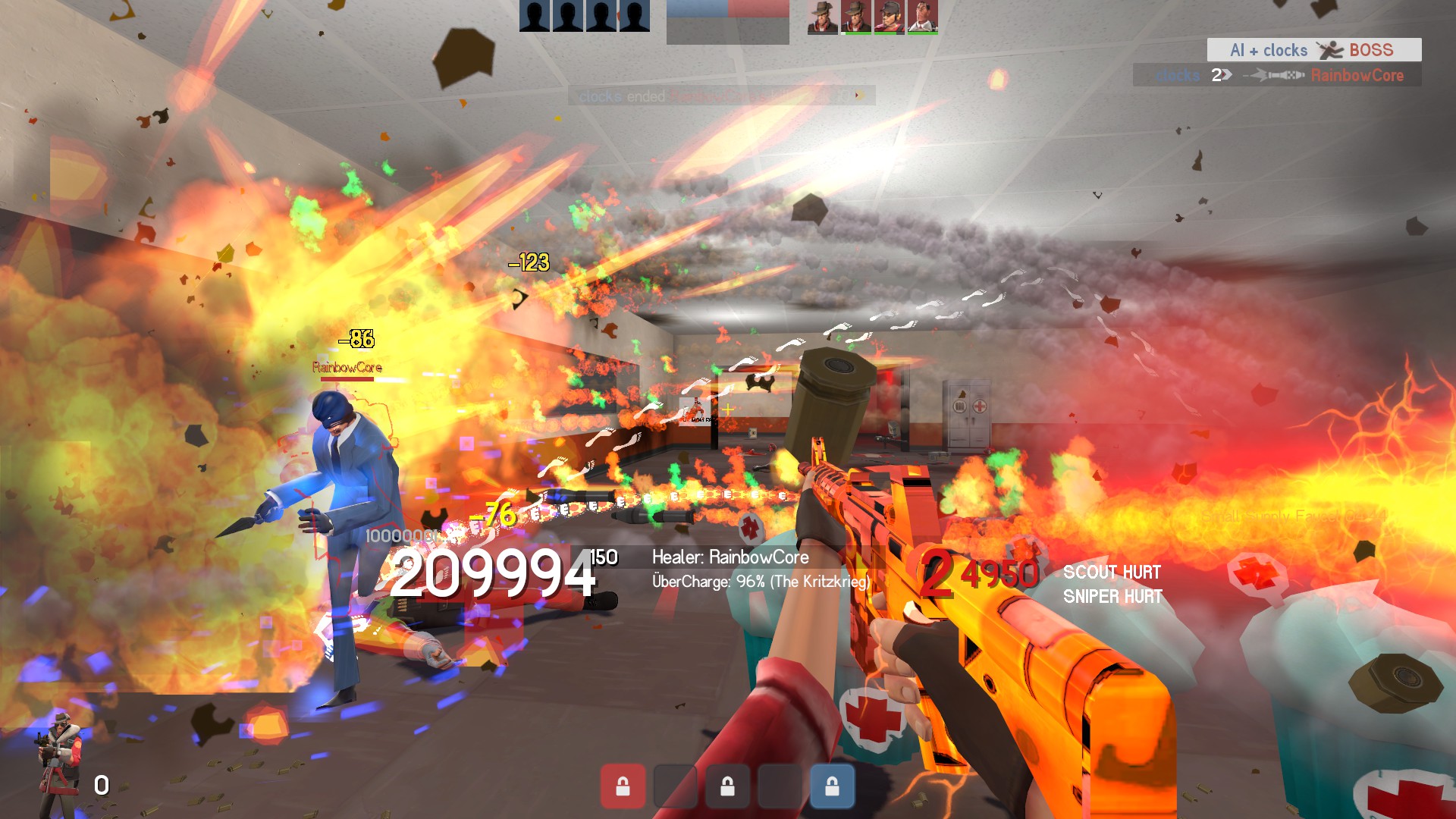
Task: Choose the Scout portrait with headset
Action: click(x=889, y=17)
